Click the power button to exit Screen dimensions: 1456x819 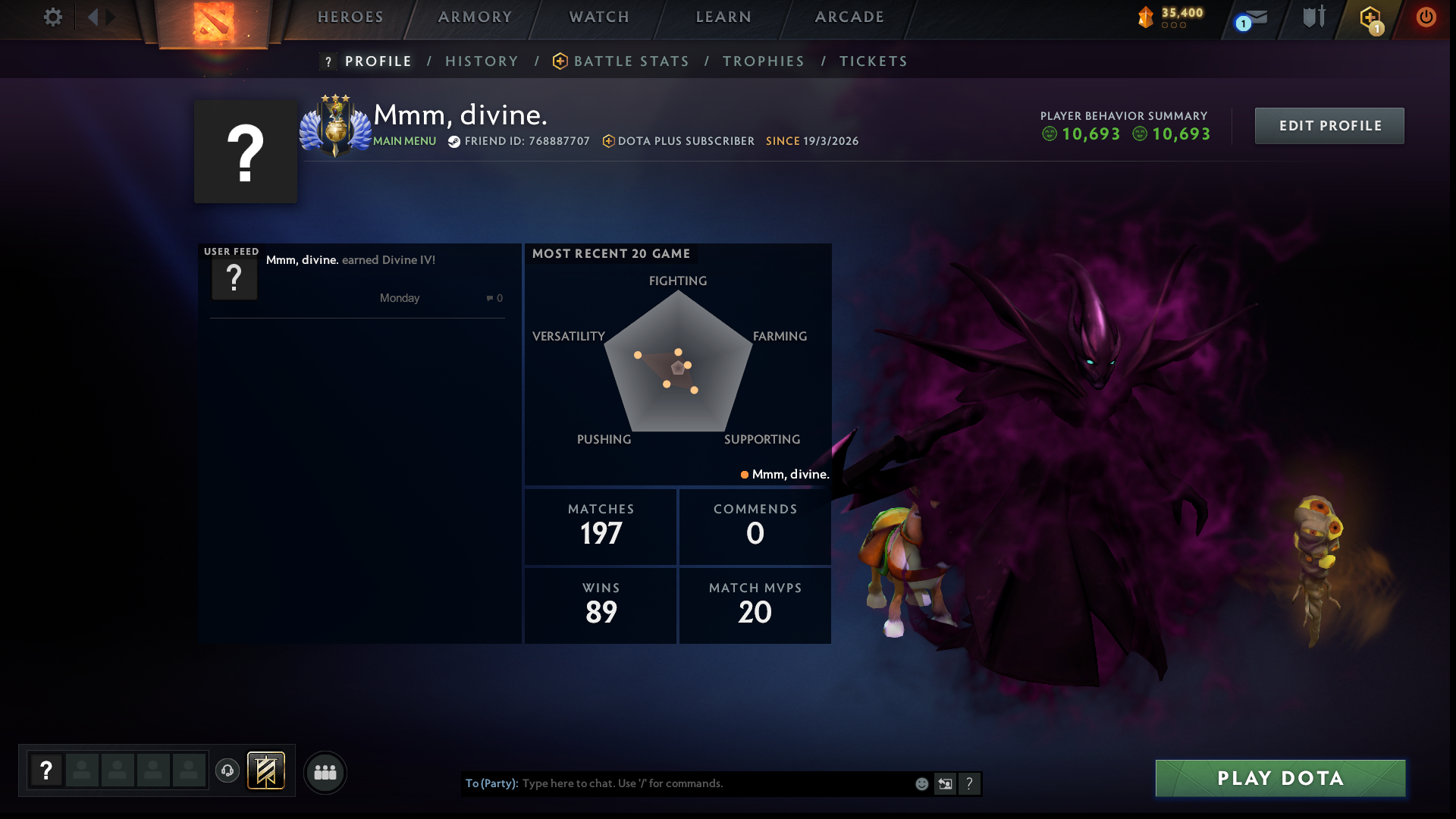point(1426,17)
